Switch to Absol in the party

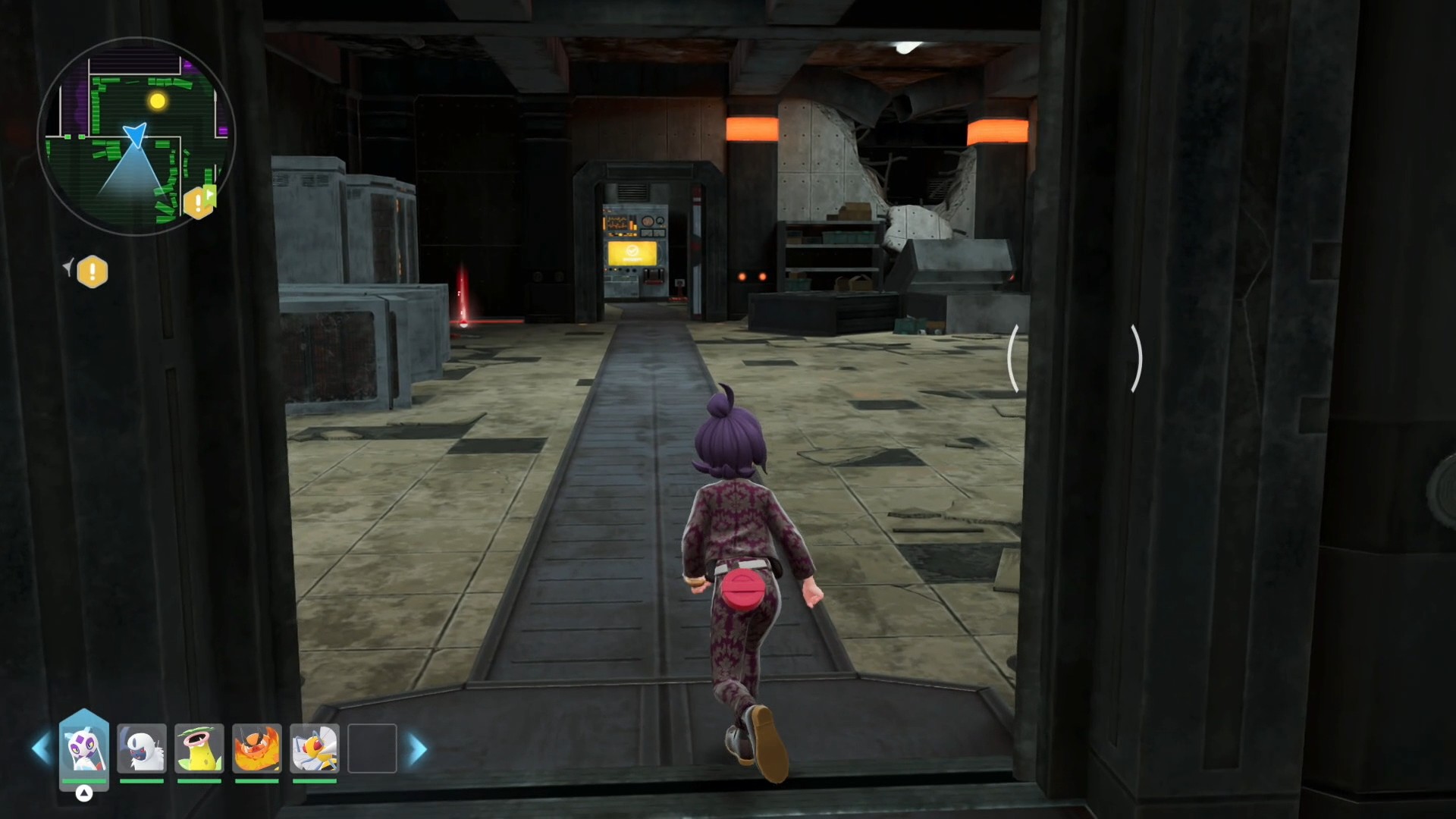[x=142, y=748]
